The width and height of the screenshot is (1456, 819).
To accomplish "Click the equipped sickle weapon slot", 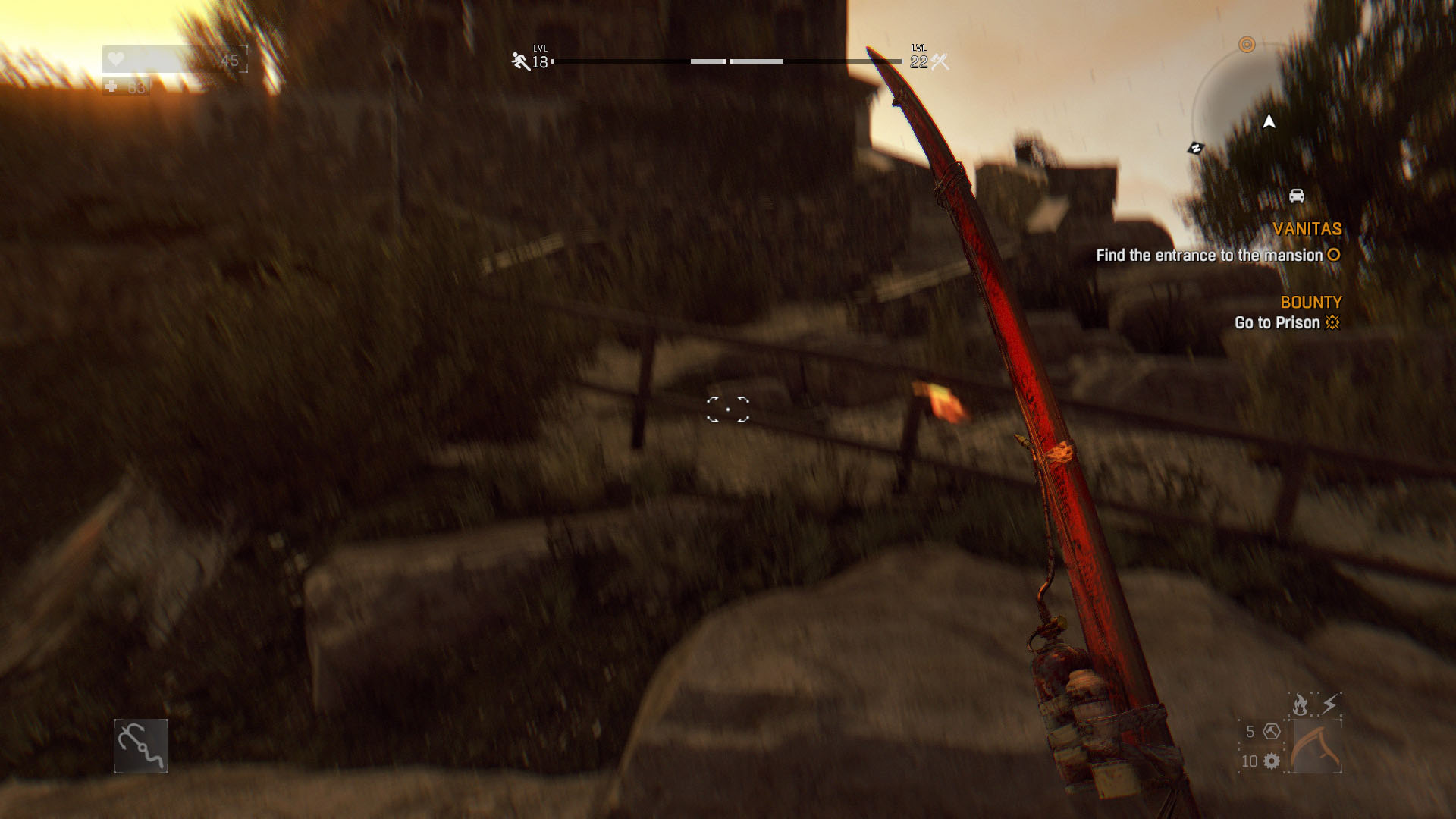I will (1316, 746).
